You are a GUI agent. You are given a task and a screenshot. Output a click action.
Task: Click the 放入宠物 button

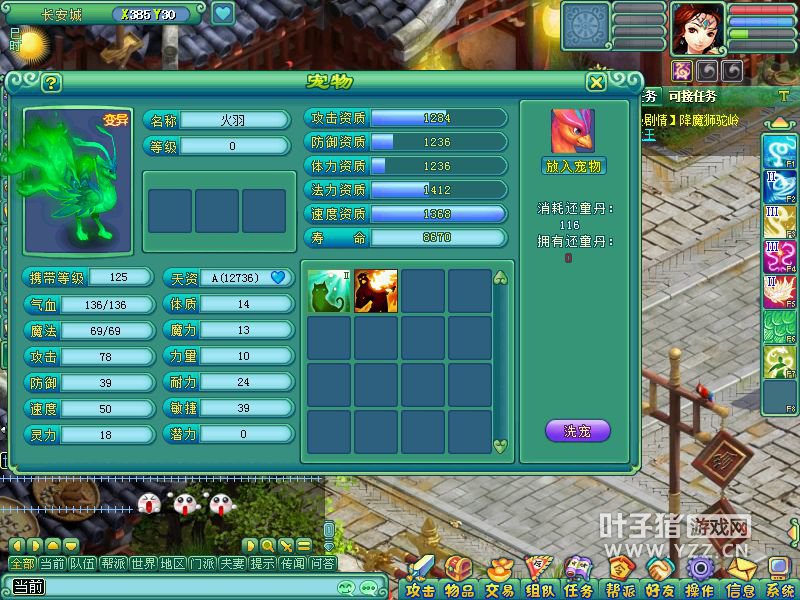point(574,166)
